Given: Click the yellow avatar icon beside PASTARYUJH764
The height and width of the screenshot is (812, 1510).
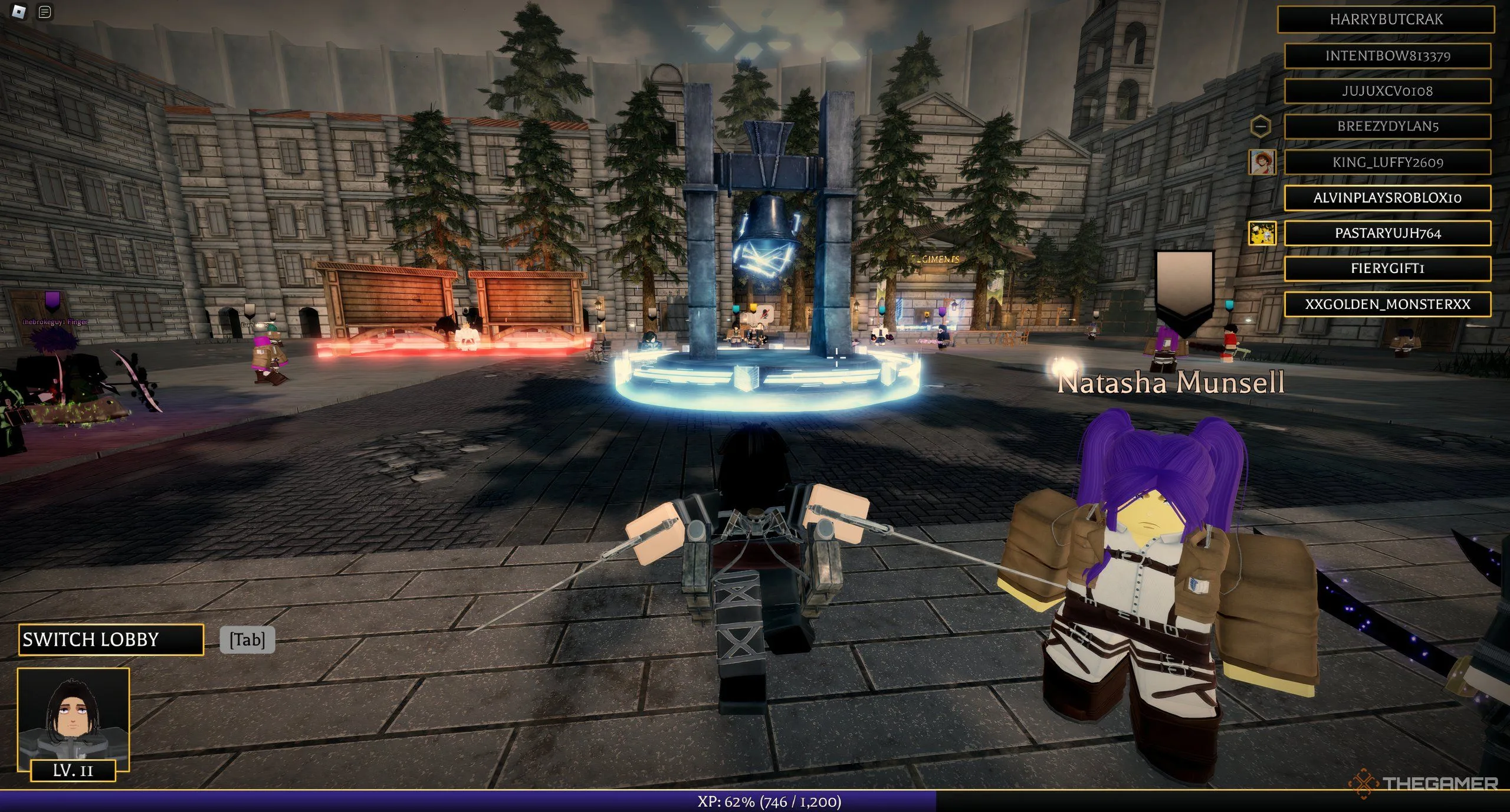Looking at the screenshot, I should click(x=1262, y=233).
